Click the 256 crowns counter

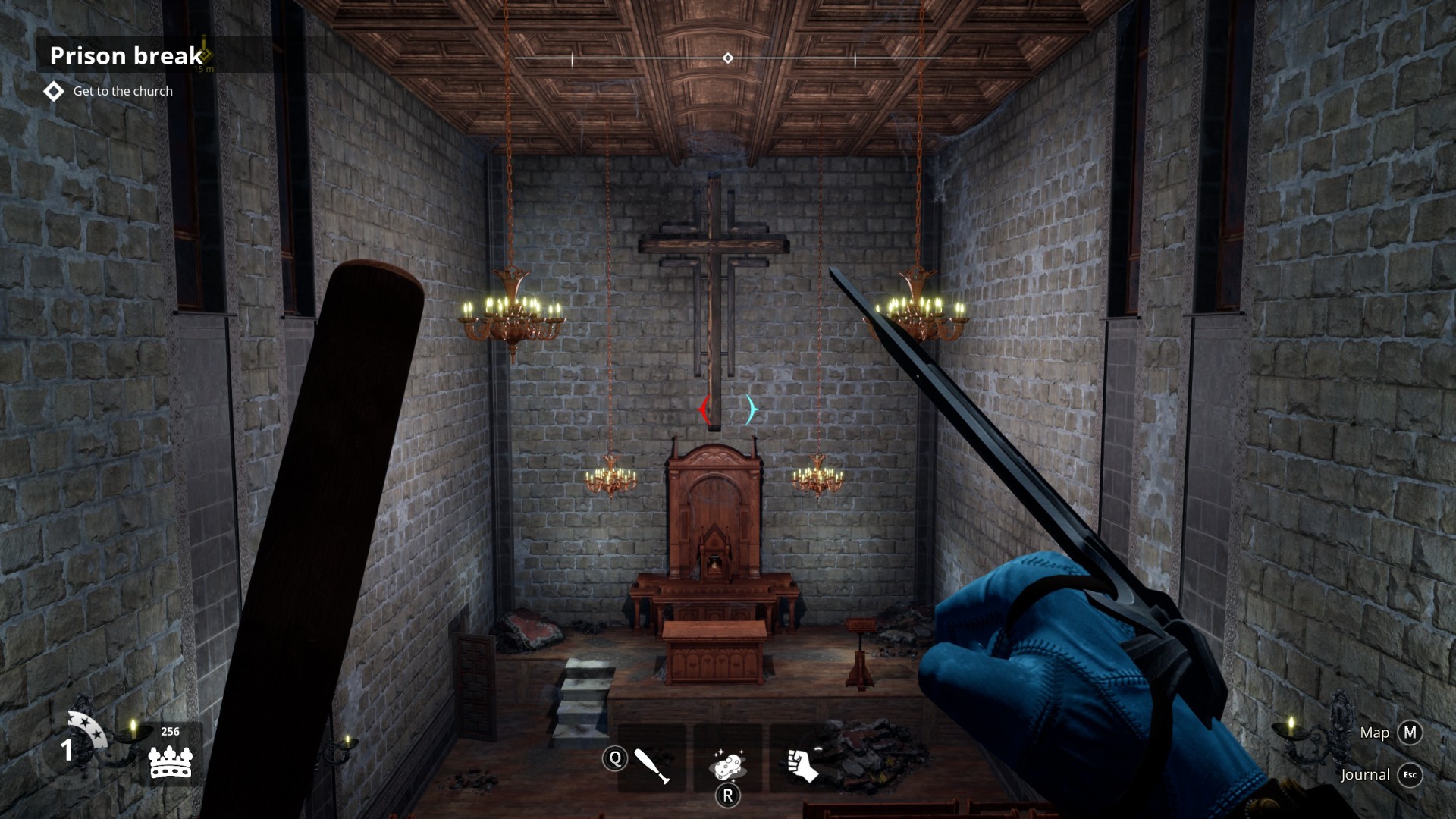(x=171, y=731)
